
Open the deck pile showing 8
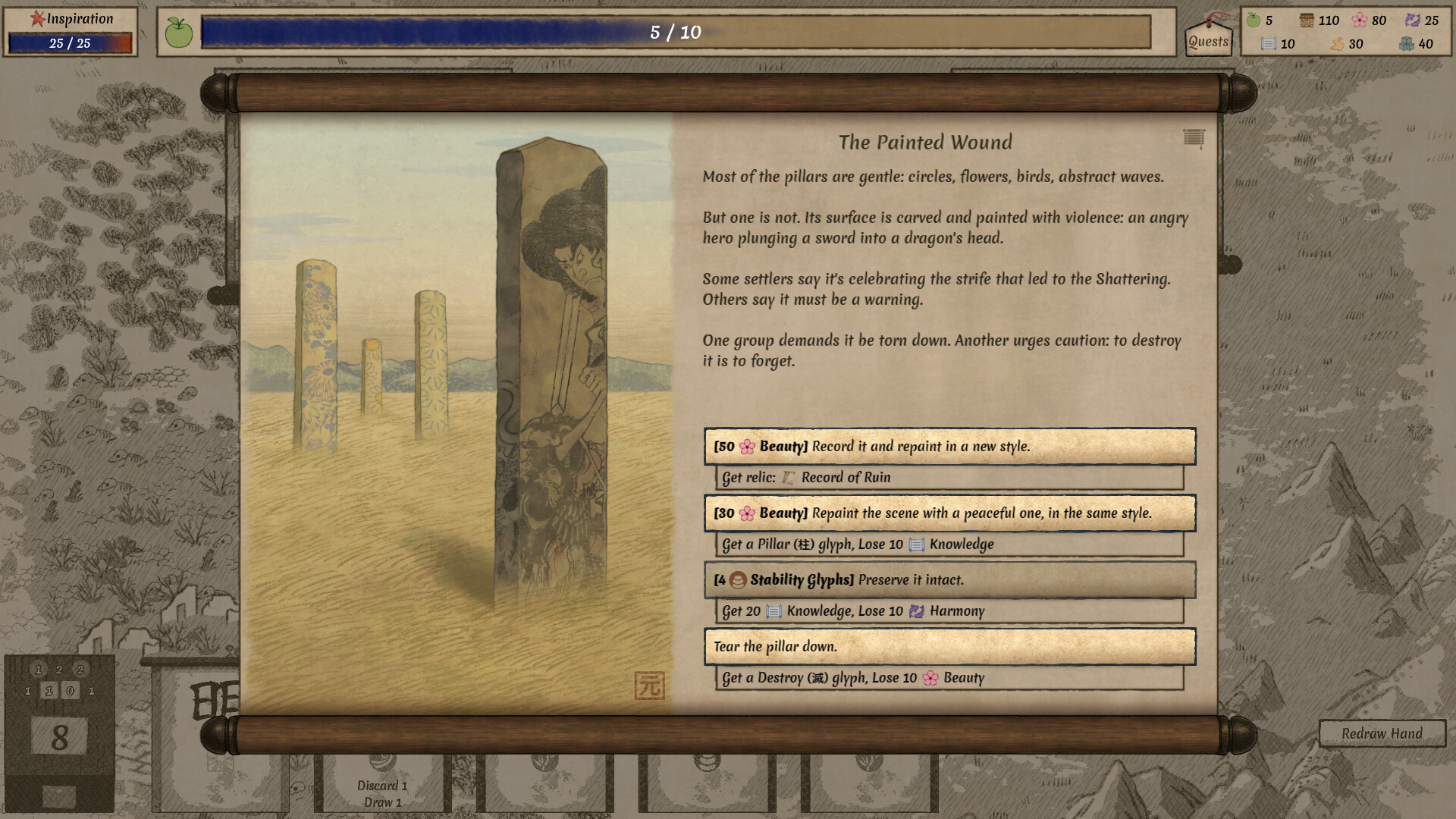tap(59, 736)
